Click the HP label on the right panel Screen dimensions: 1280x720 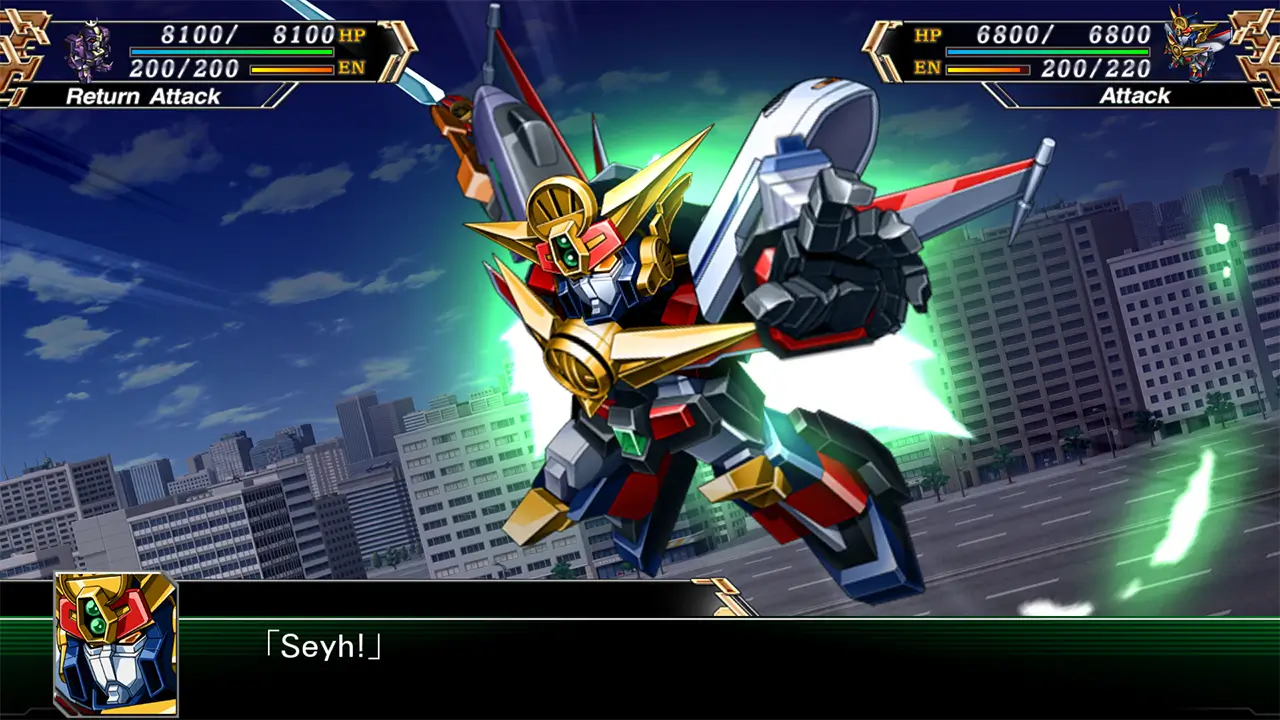coord(929,33)
